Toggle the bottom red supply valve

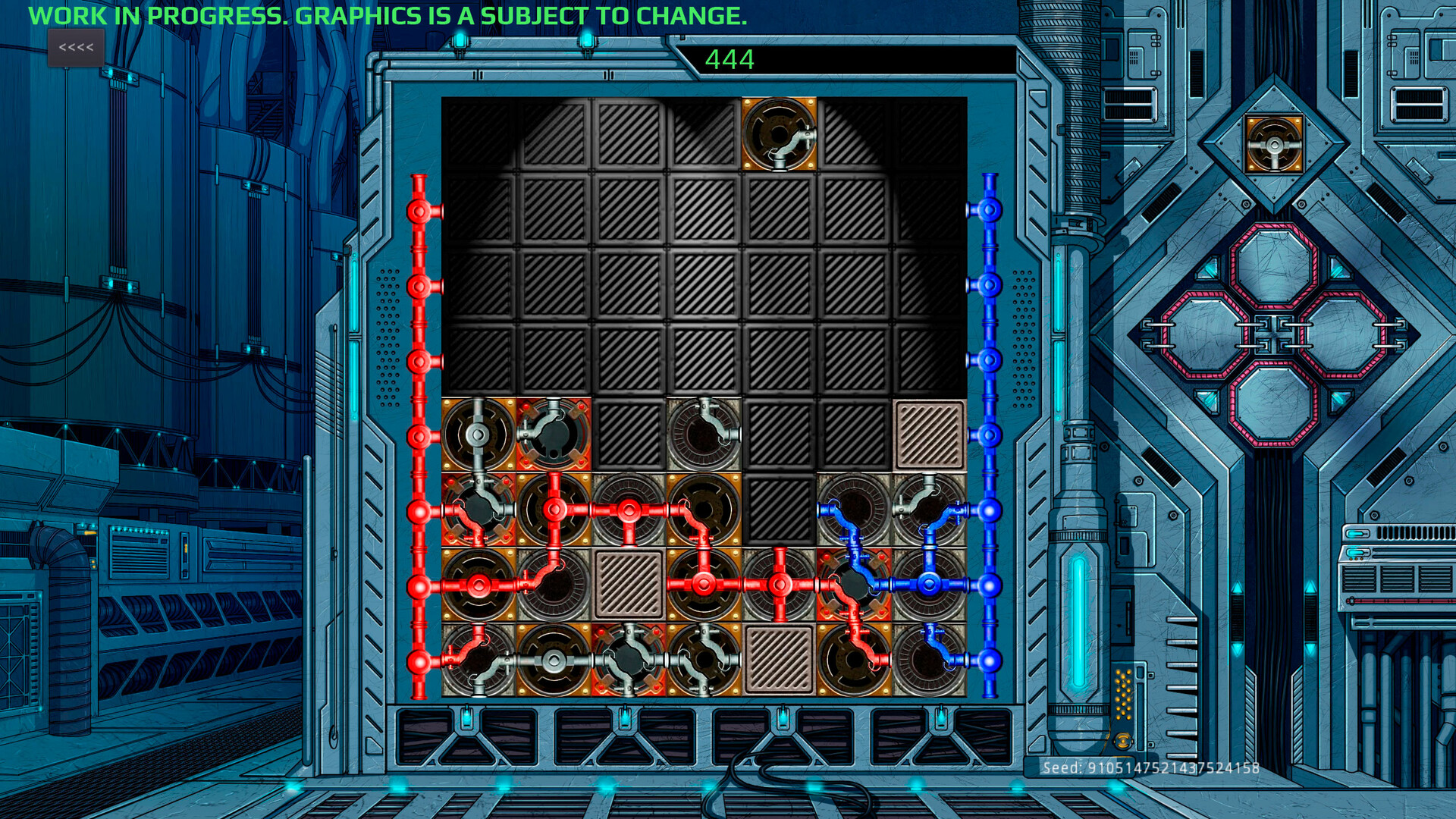419,662
